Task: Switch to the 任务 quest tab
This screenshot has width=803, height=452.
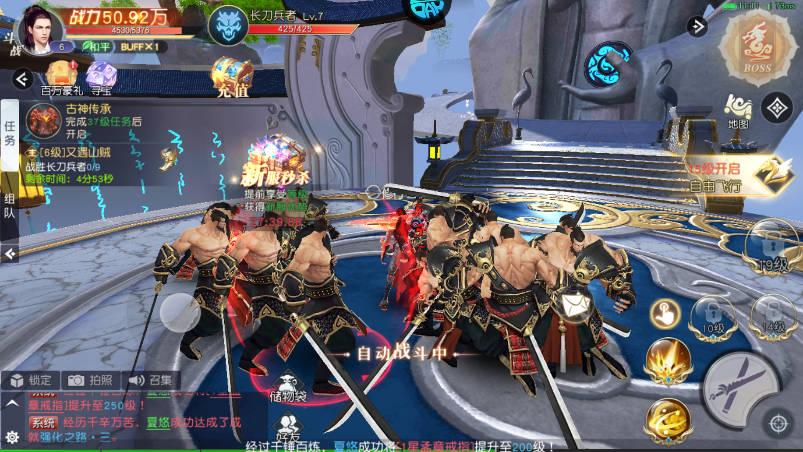Action: coord(10,134)
